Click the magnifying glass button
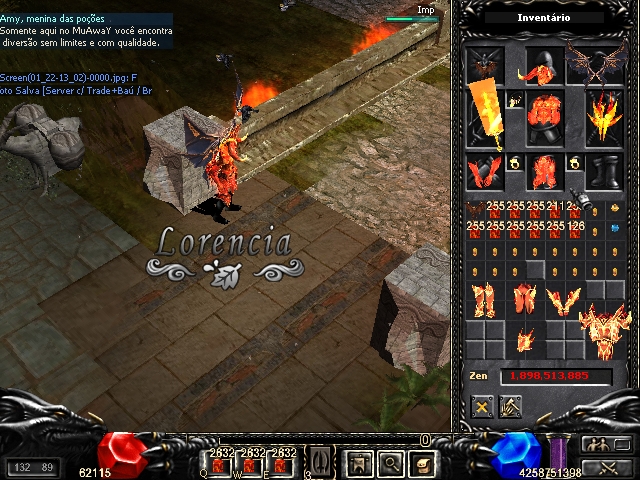Viewport: 640px width, 480px height. click(x=389, y=463)
